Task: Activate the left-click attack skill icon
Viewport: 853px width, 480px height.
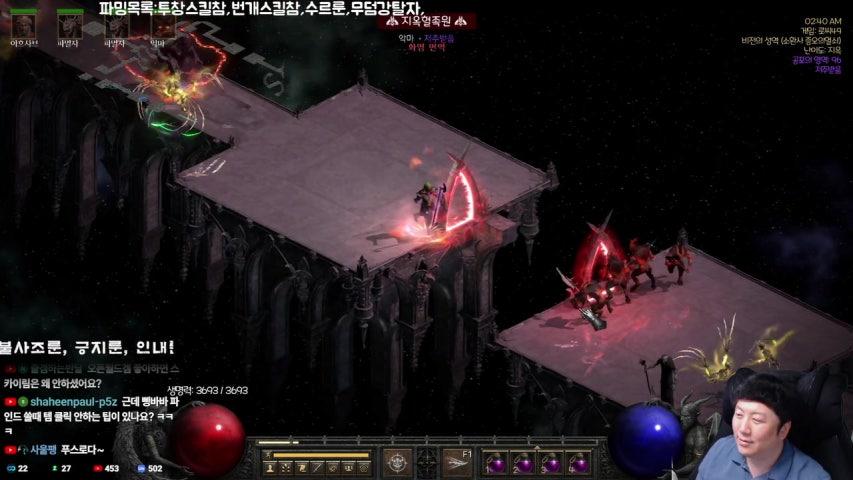Action: pyautogui.click(x=397, y=463)
